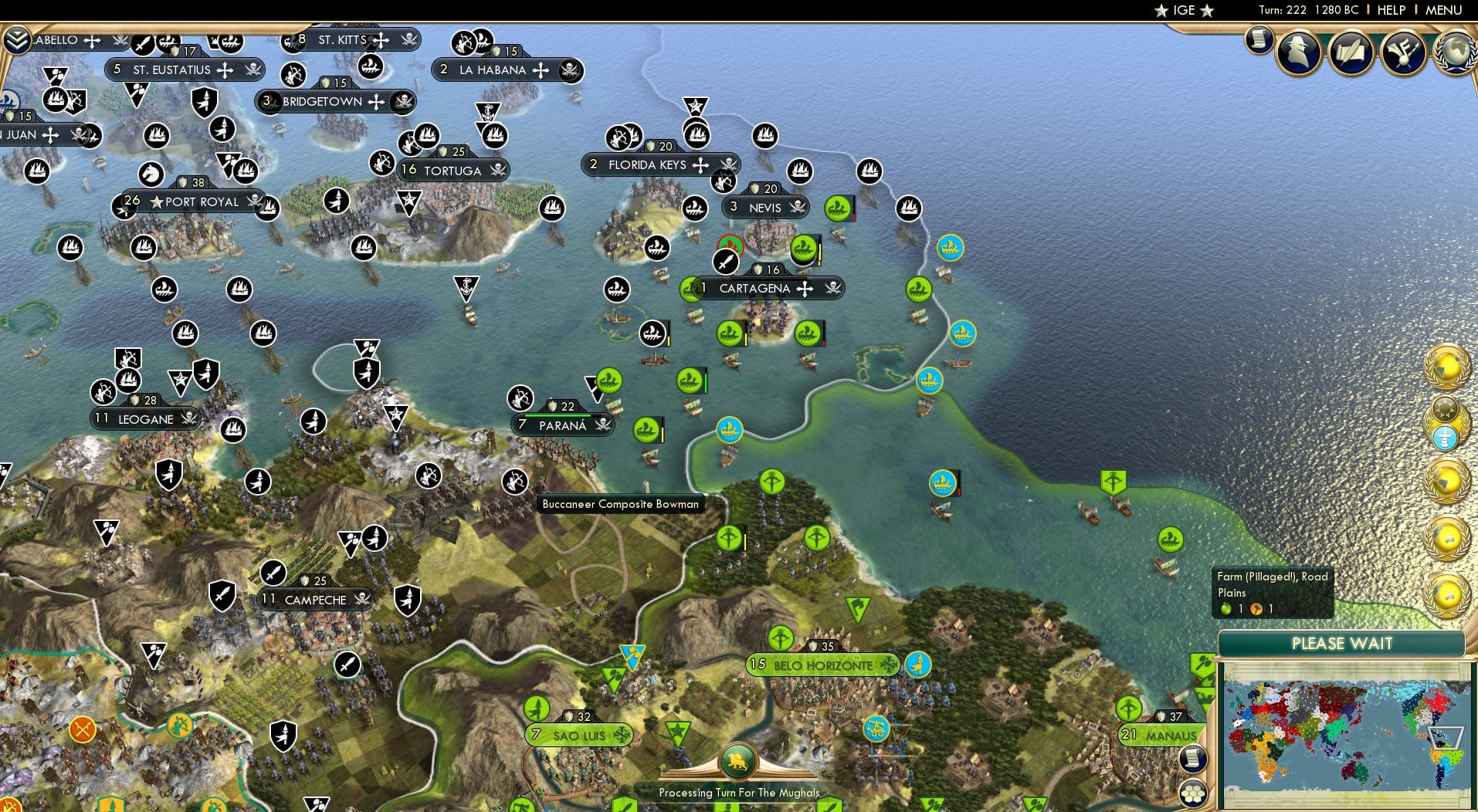Click the blue citizen icon beside Belo Horizonte

(917, 665)
